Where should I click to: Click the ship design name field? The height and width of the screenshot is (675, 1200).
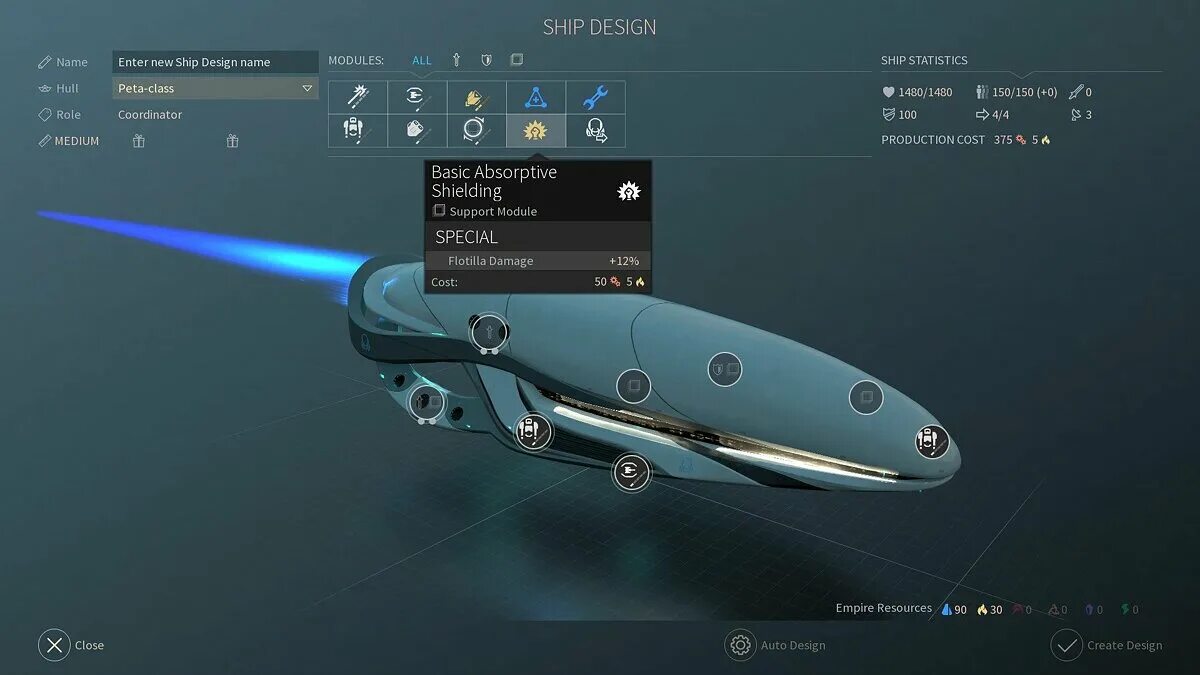click(x=214, y=62)
